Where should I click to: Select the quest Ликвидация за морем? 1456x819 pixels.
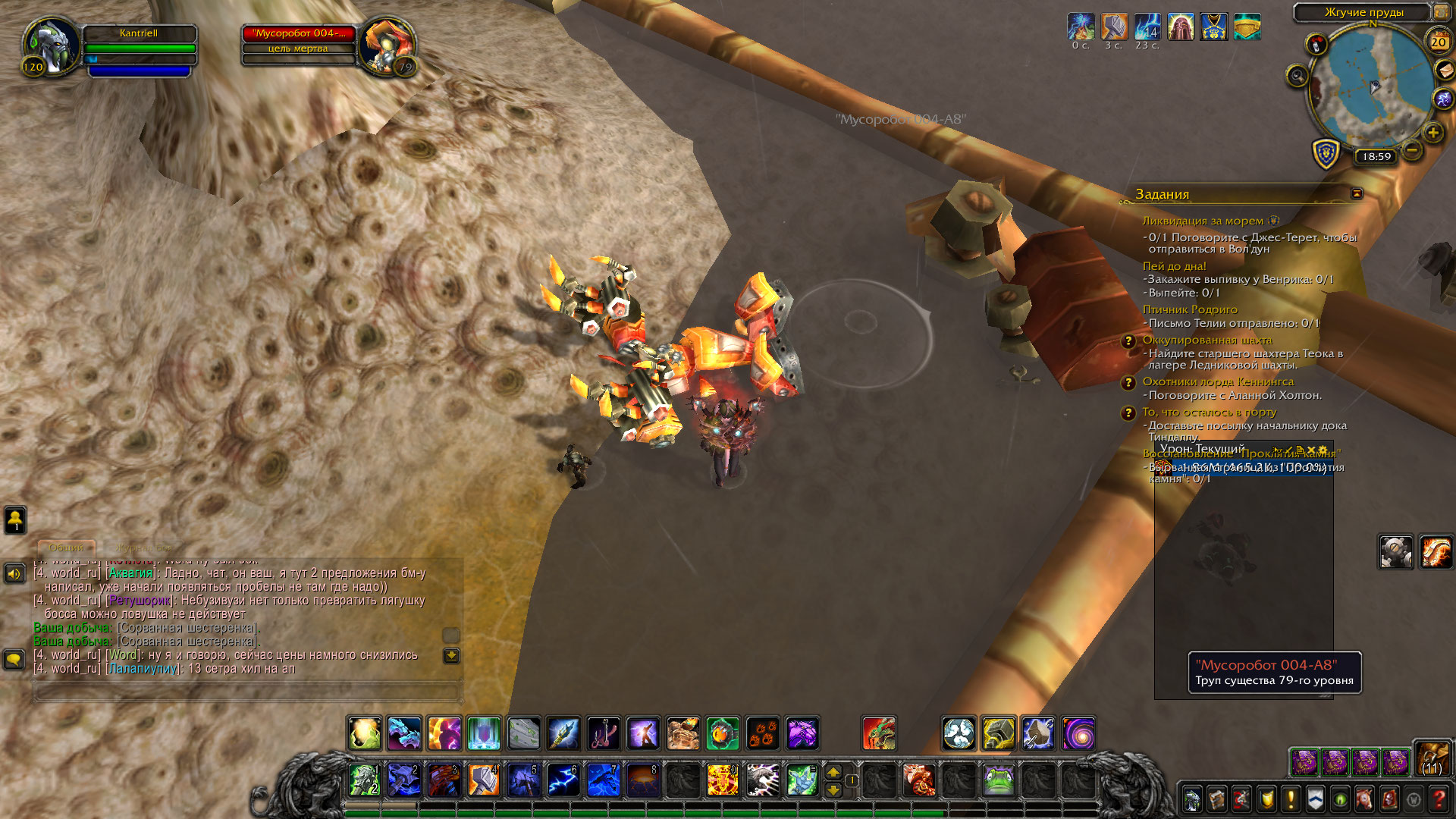tap(1203, 221)
